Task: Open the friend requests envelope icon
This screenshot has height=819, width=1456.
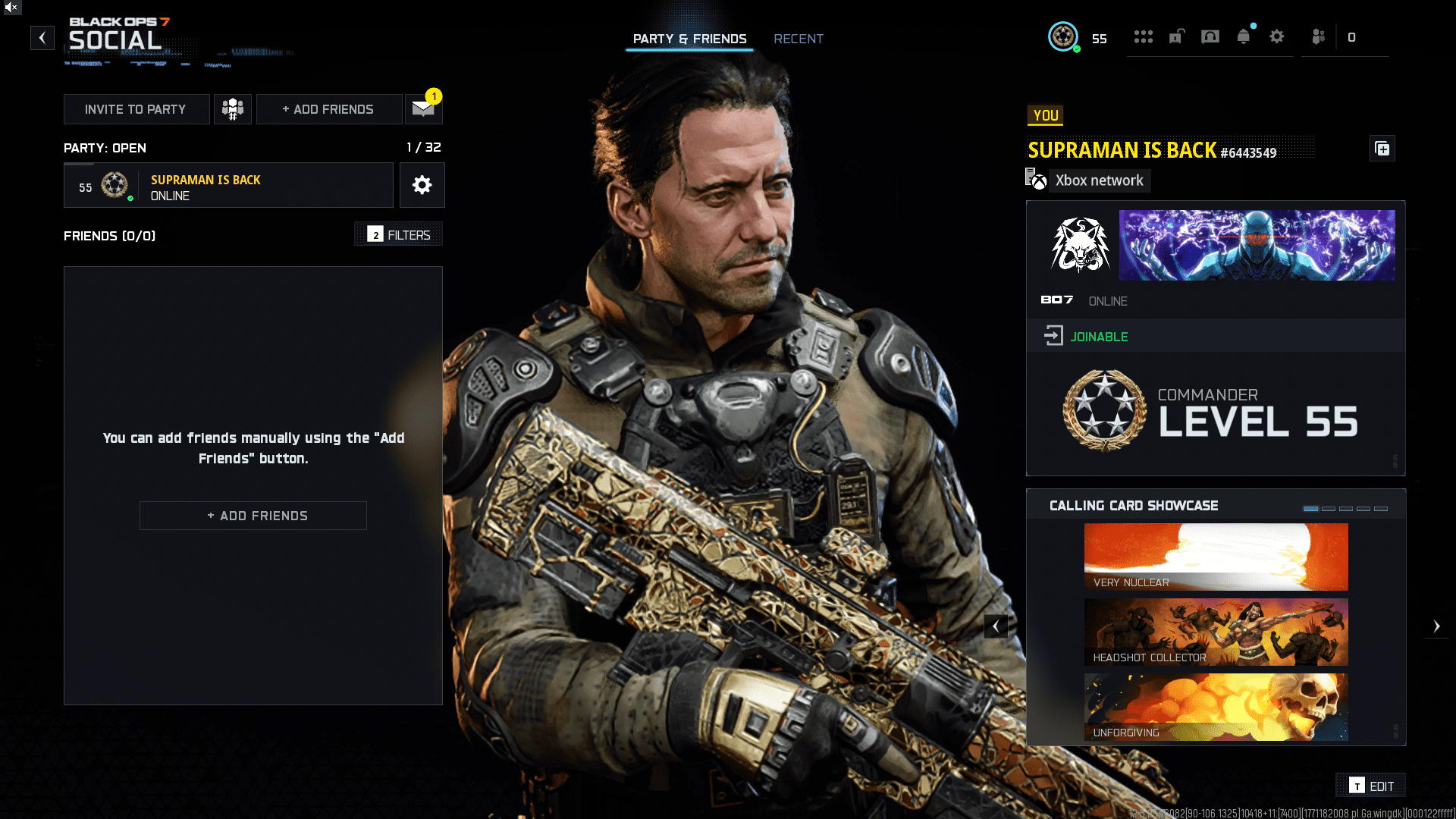Action: click(423, 109)
